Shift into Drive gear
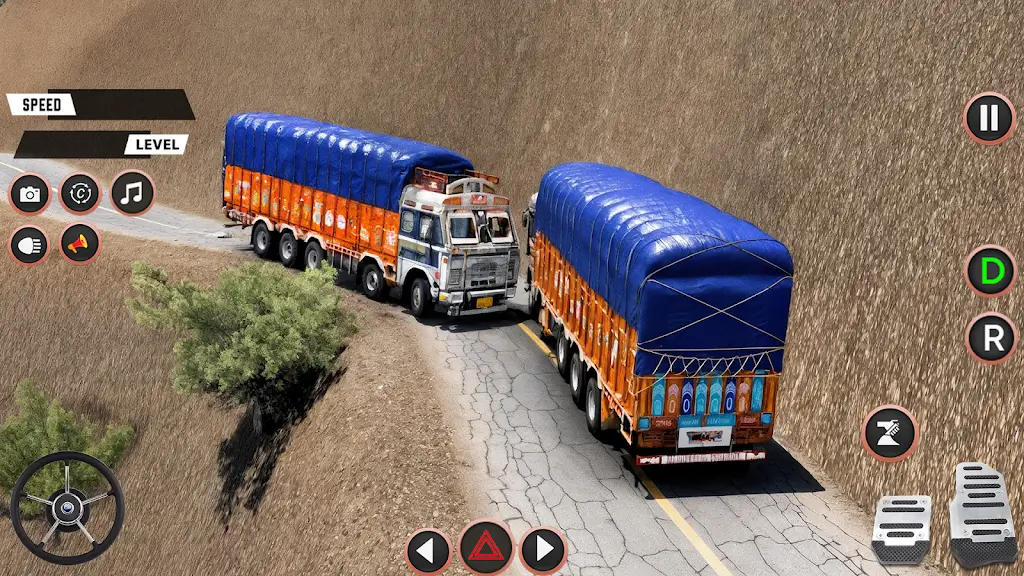The image size is (1024, 576). pyautogui.click(x=990, y=270)
